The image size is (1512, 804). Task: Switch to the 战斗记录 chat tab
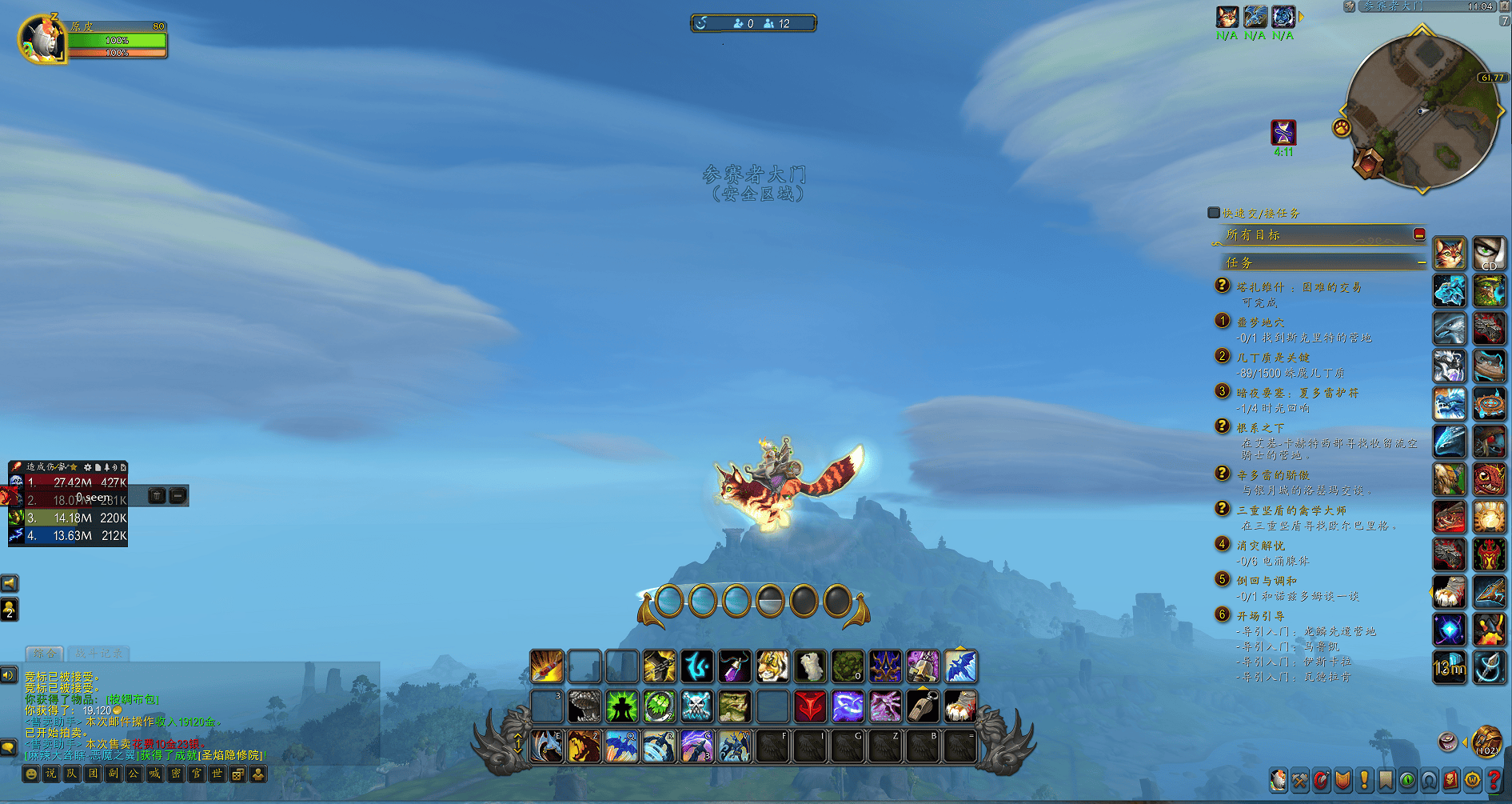(100, 653)
